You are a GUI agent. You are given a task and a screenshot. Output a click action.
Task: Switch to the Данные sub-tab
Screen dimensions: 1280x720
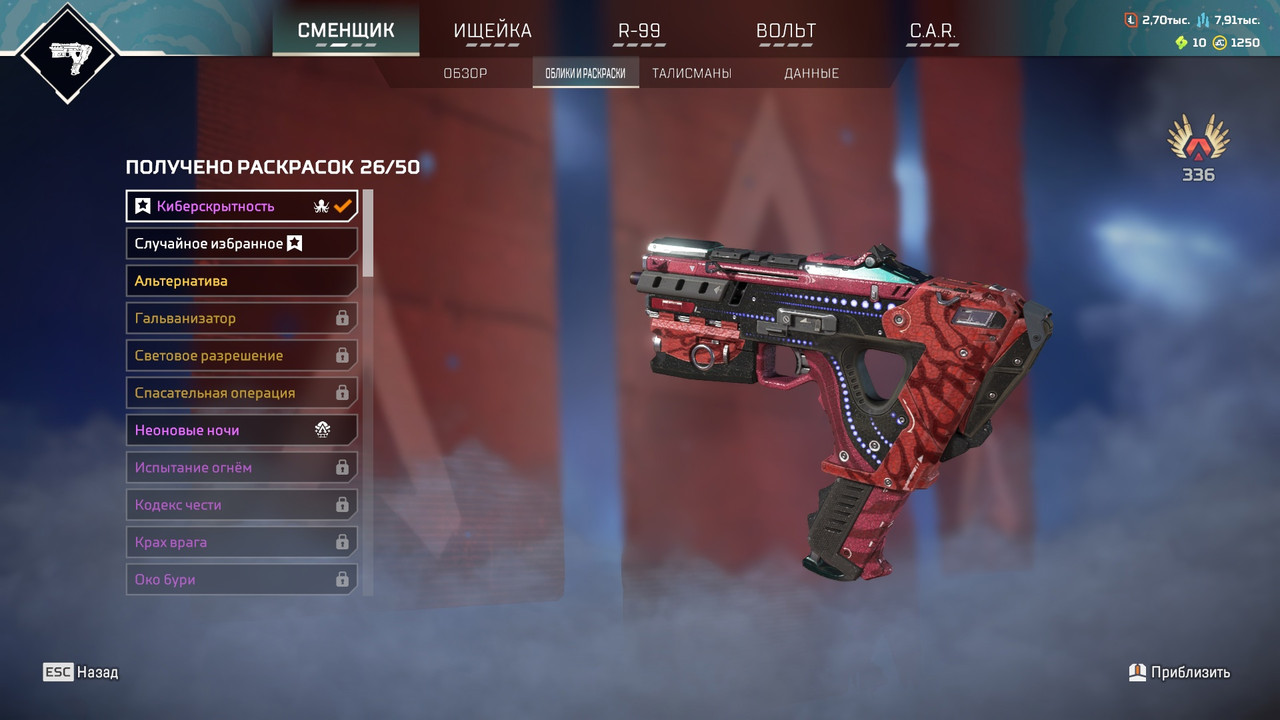pyautogui.click(x=811, y=73)
